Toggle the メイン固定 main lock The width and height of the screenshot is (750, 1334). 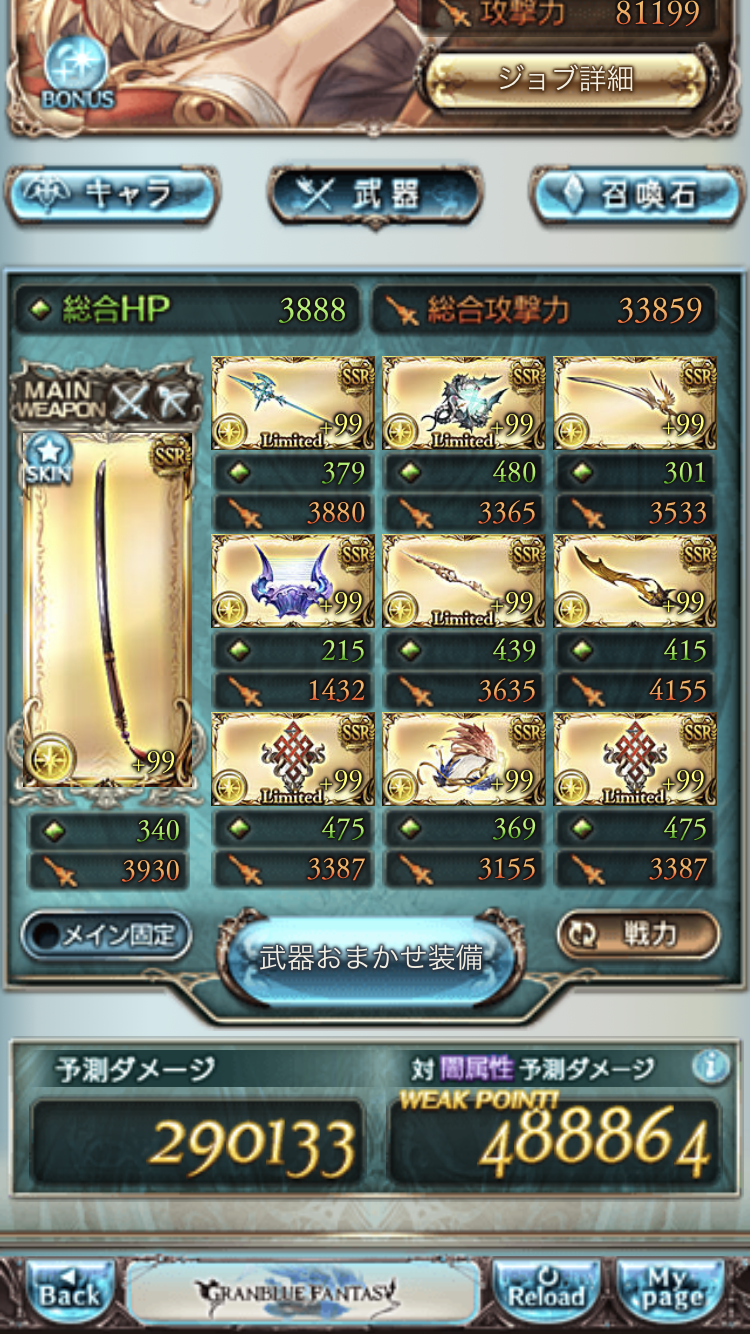click(x=106, y=936)
